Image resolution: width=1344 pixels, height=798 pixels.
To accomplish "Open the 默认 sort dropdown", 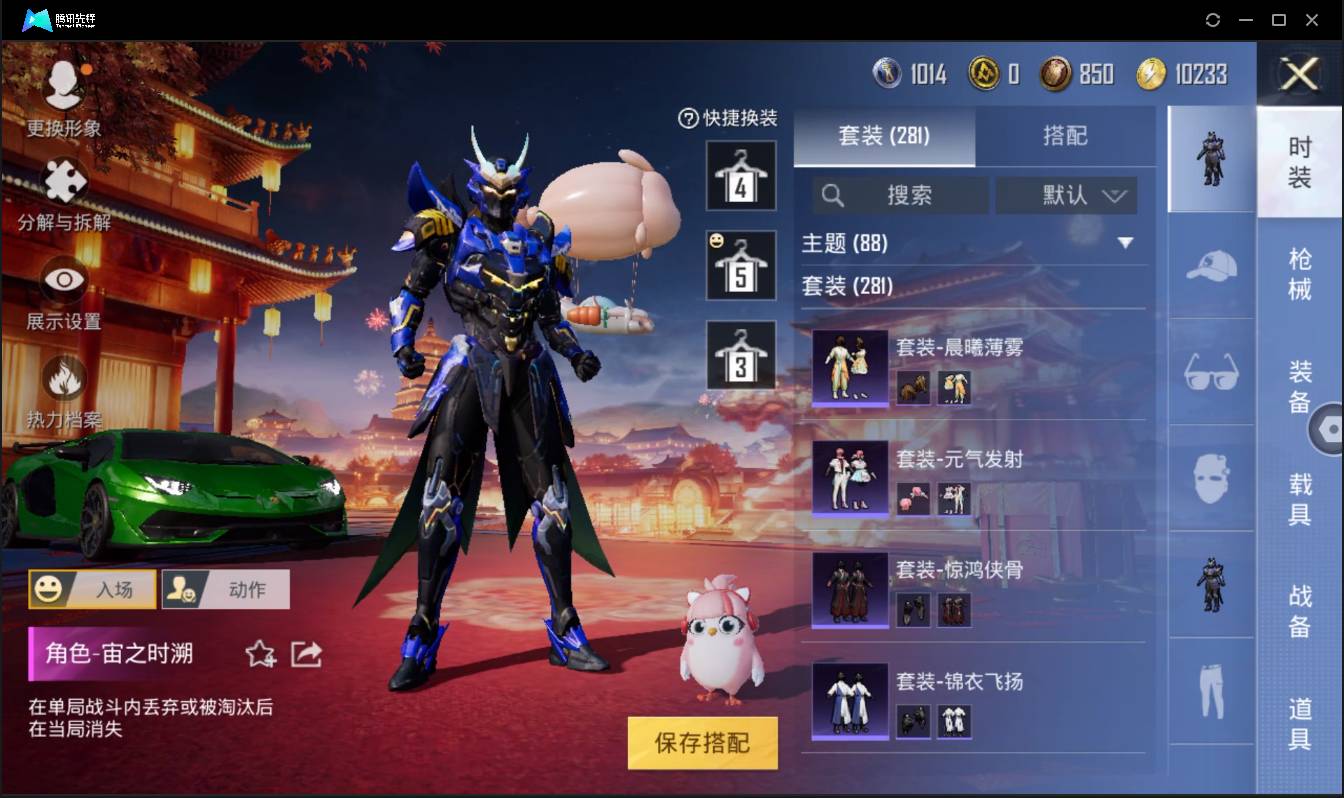I will click(1066, 195).
